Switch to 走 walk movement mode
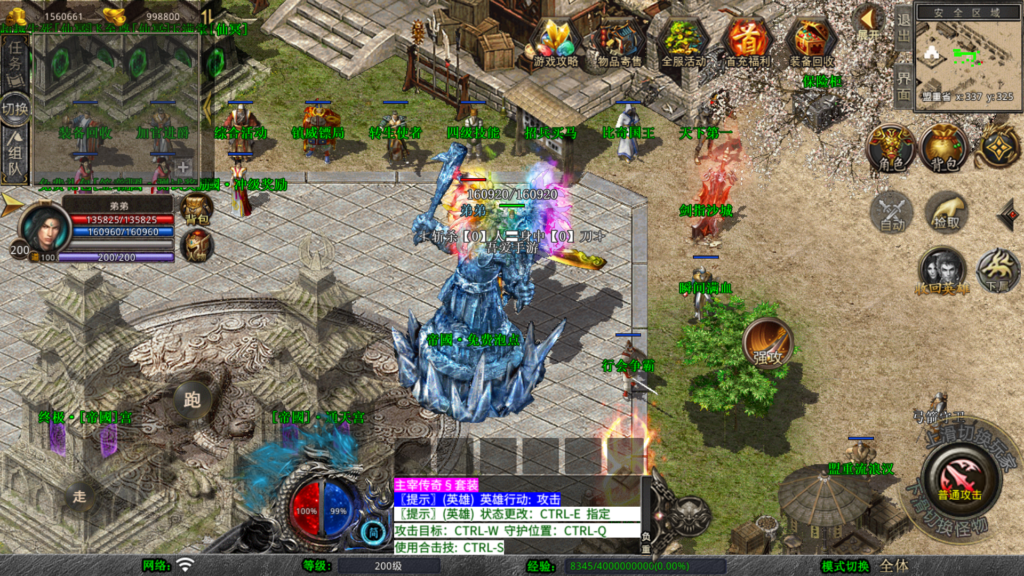This screenshot has height=576, width=1024. click(81, 494)
